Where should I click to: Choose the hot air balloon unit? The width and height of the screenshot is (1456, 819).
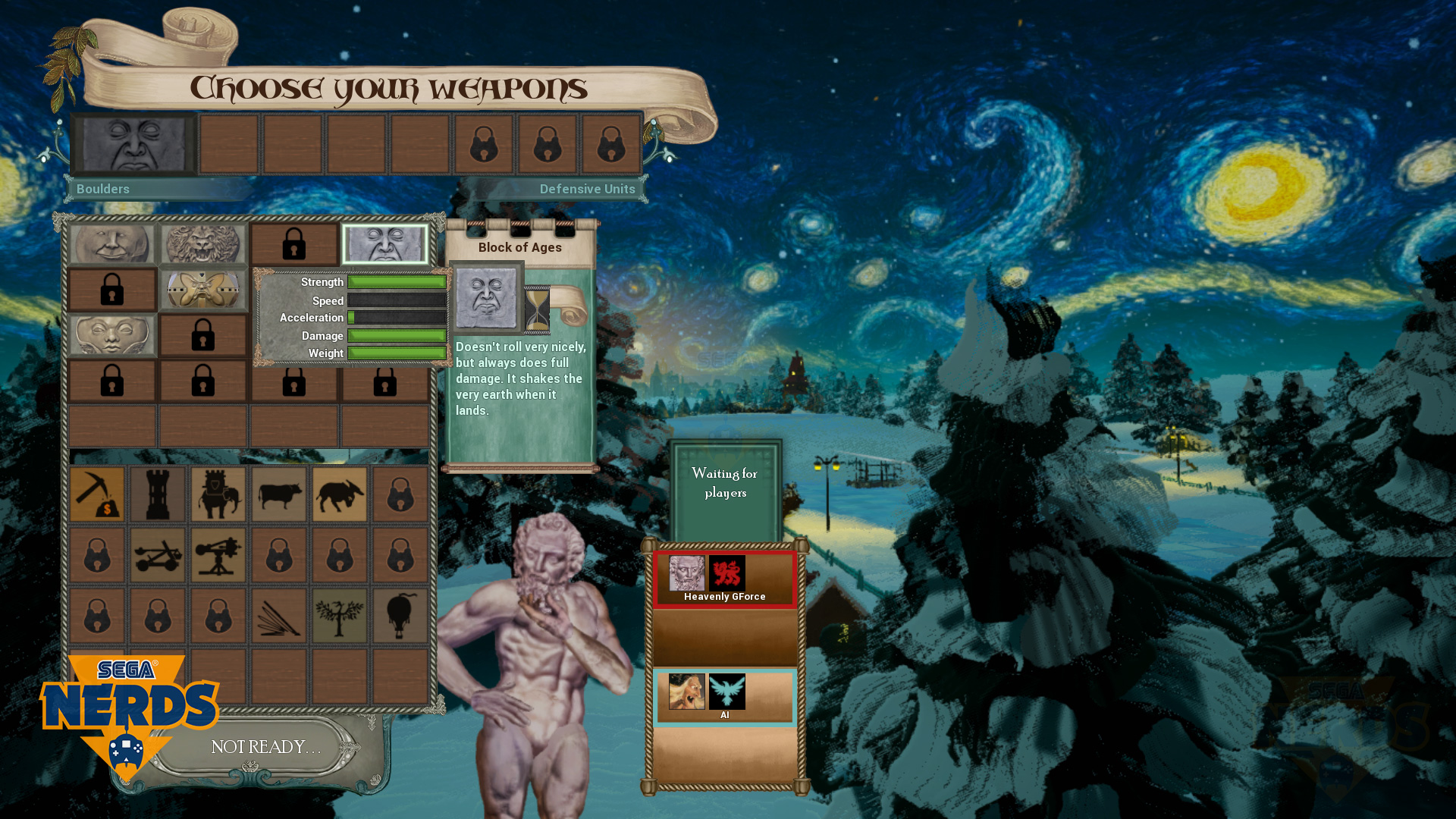(x=400, y=616)
